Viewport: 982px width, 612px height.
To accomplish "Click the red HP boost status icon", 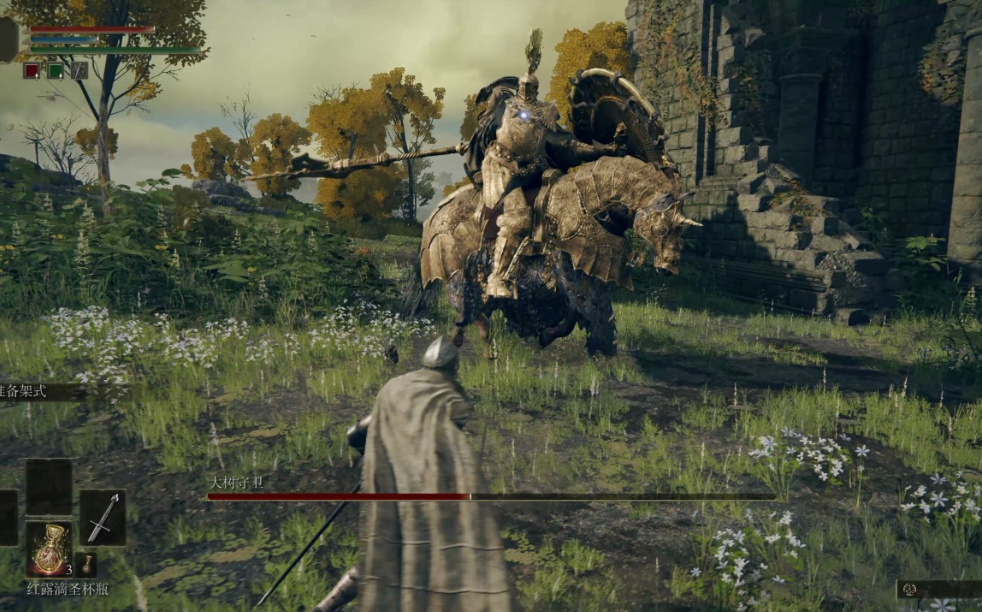I will click(31, 71).
